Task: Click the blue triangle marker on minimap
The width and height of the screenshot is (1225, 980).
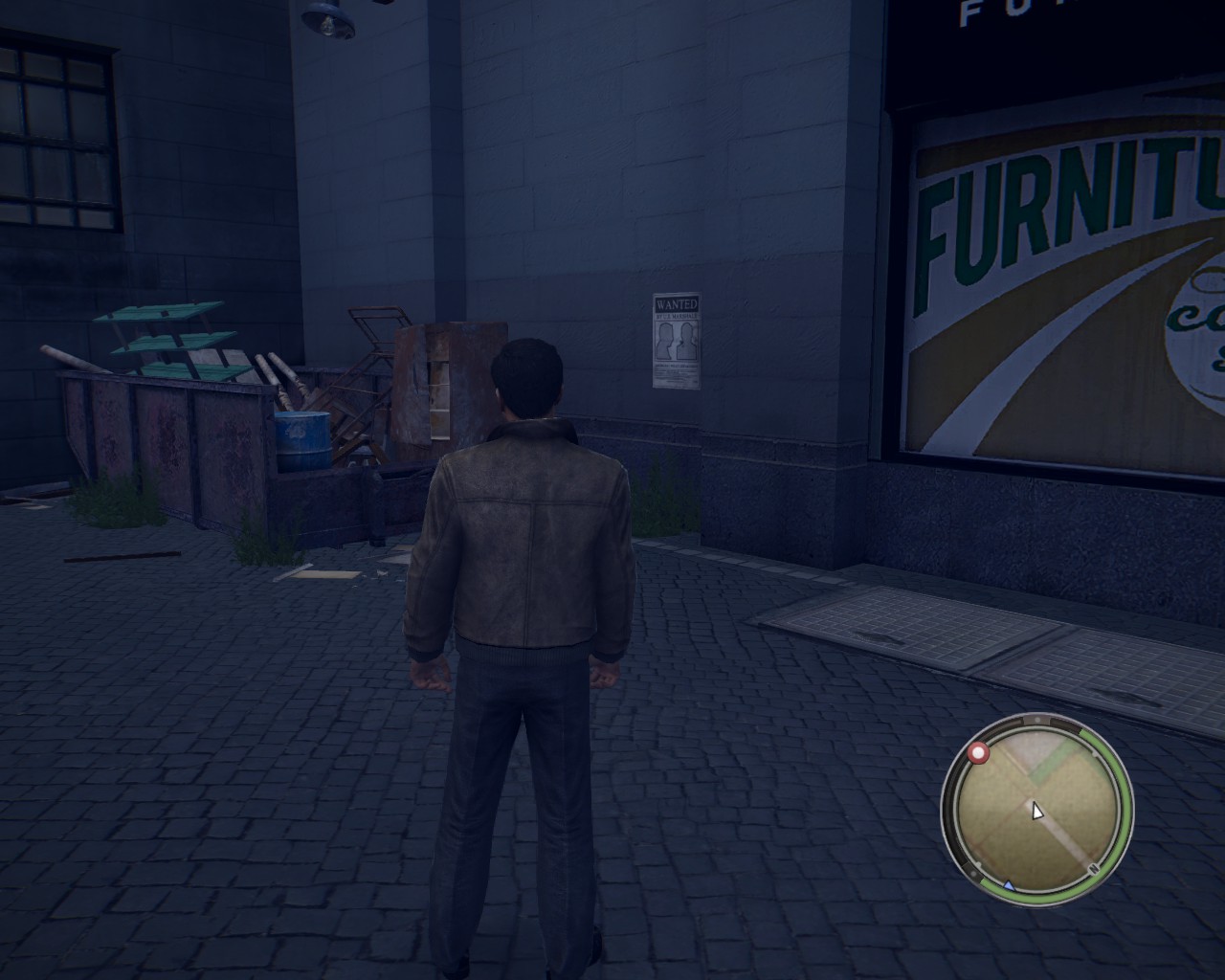Action: click(1008, 886)
